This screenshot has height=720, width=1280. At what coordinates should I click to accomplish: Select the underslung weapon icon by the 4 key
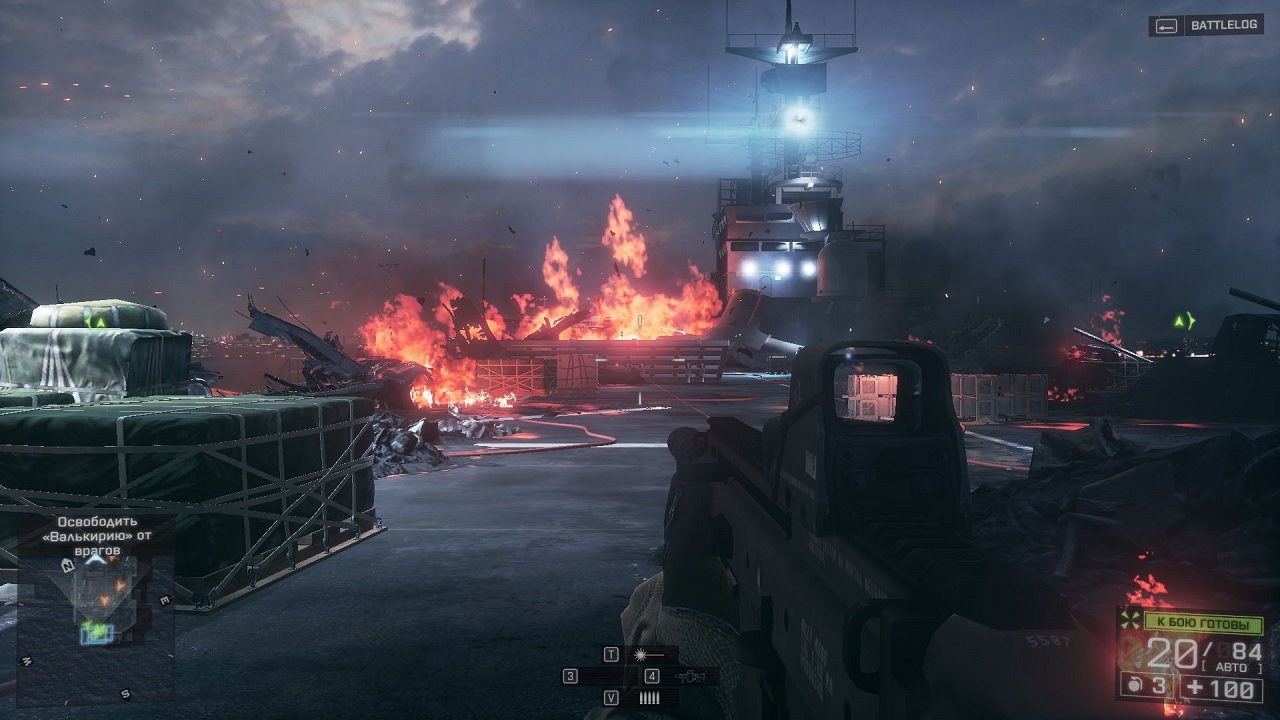point(690,678)
